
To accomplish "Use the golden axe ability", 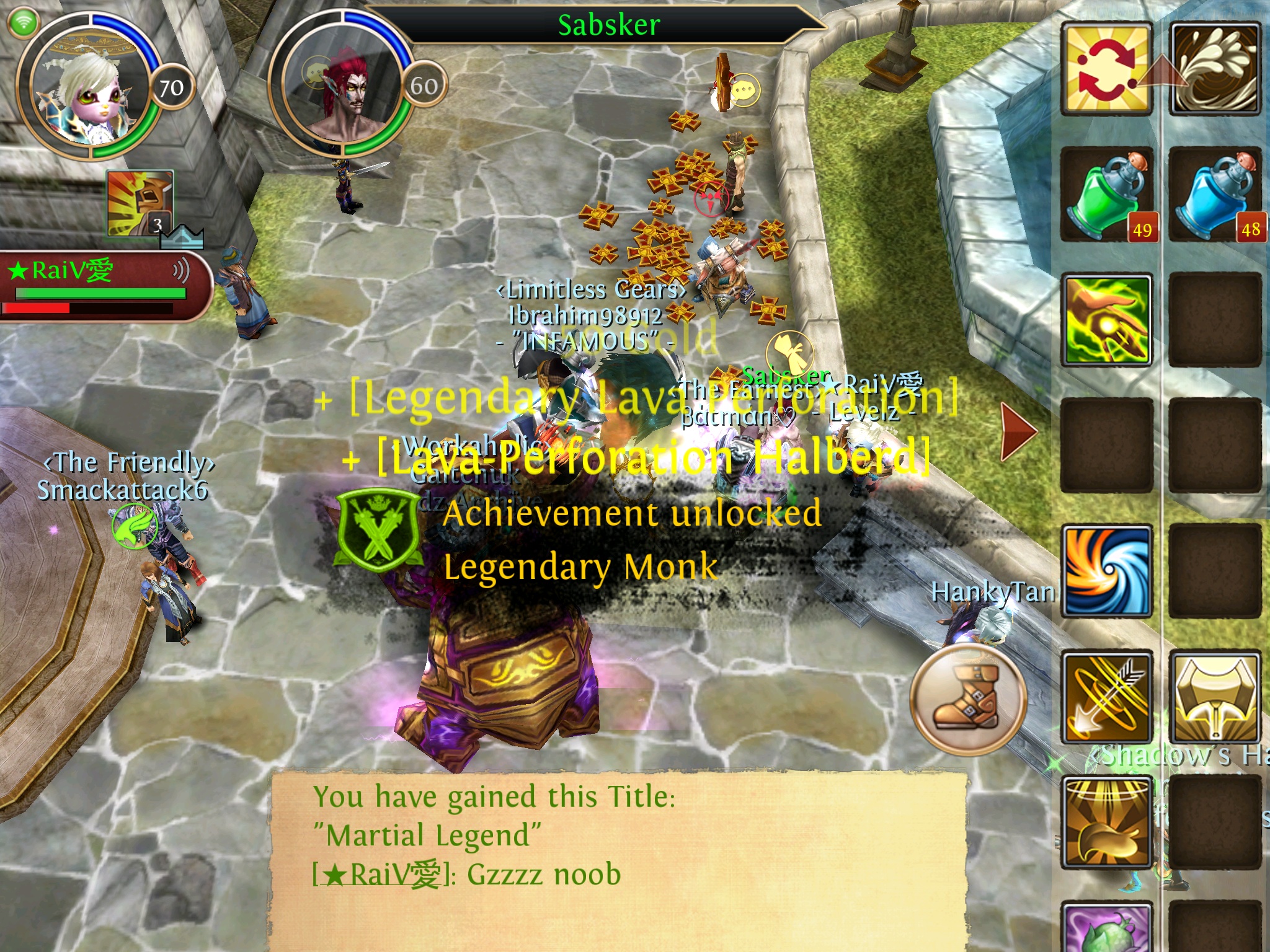I will click(1215, 697).
